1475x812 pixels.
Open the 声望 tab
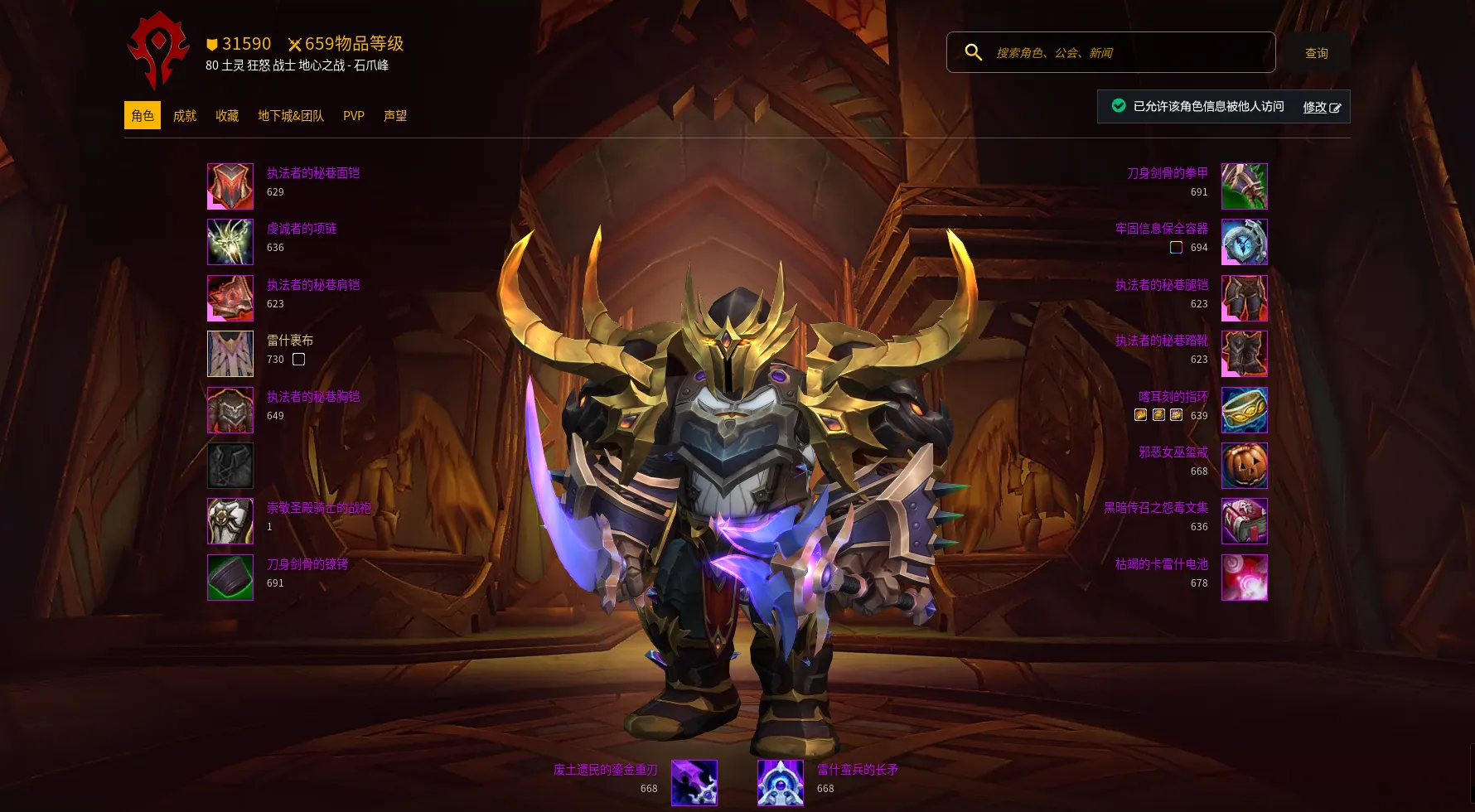395,116
